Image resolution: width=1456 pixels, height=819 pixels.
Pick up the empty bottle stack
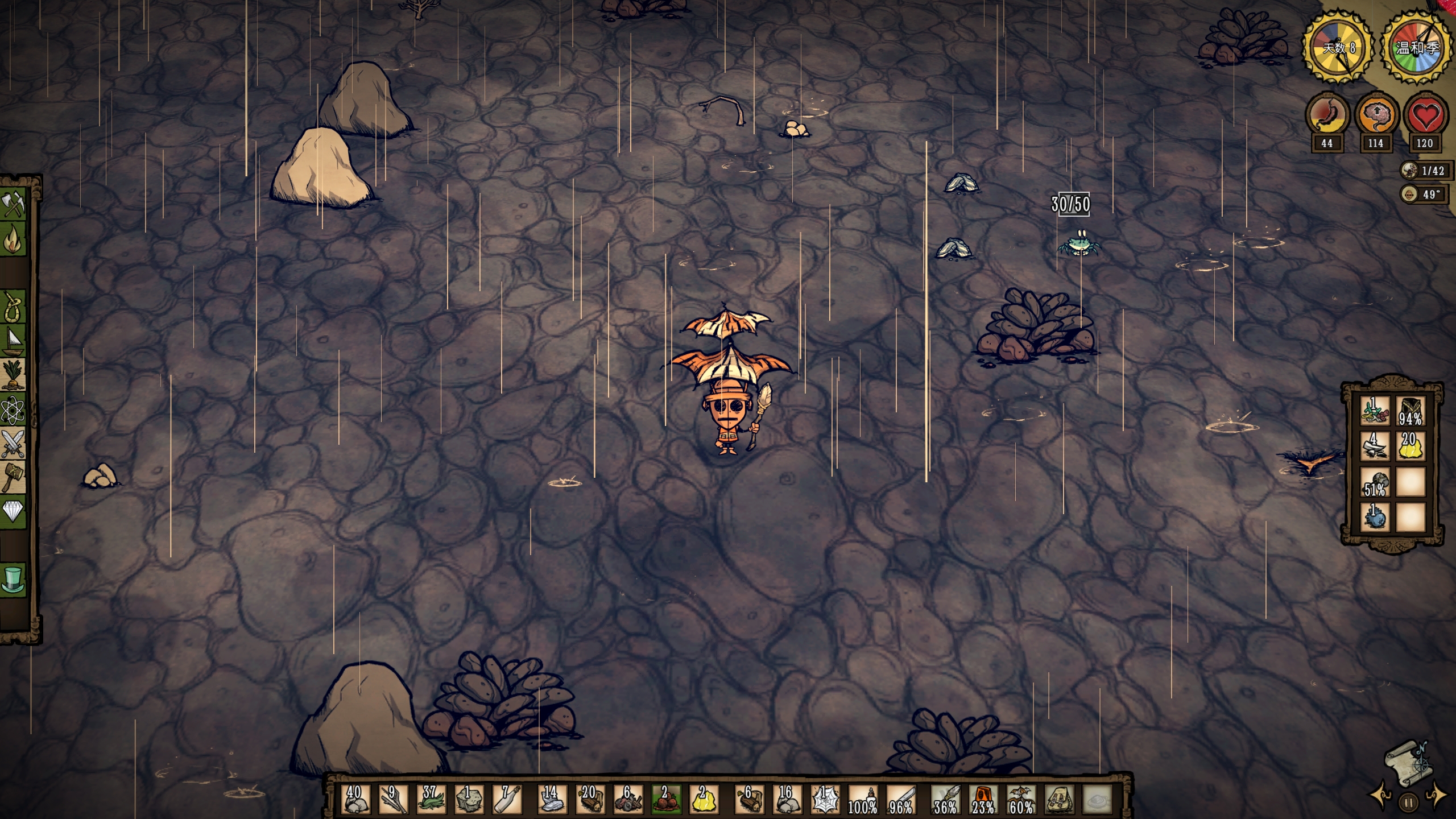point(507,799)
